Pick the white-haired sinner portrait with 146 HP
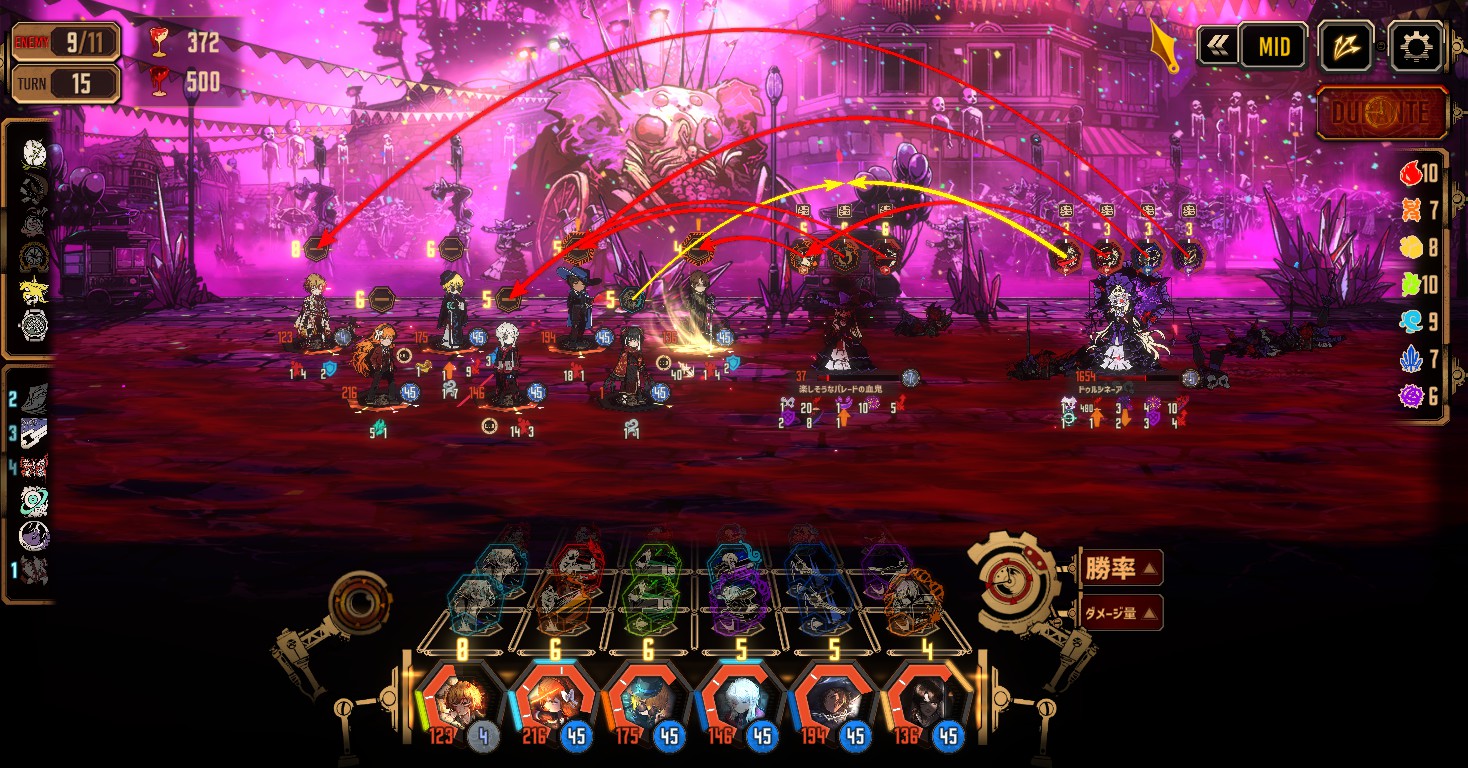Viewport: 1468px width, 768px height. tap(741, 700)
